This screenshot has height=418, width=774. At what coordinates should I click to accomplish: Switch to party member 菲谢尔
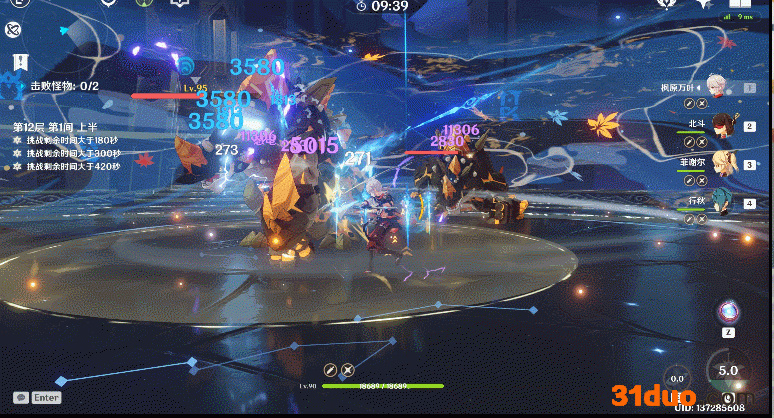pos(722,163)
